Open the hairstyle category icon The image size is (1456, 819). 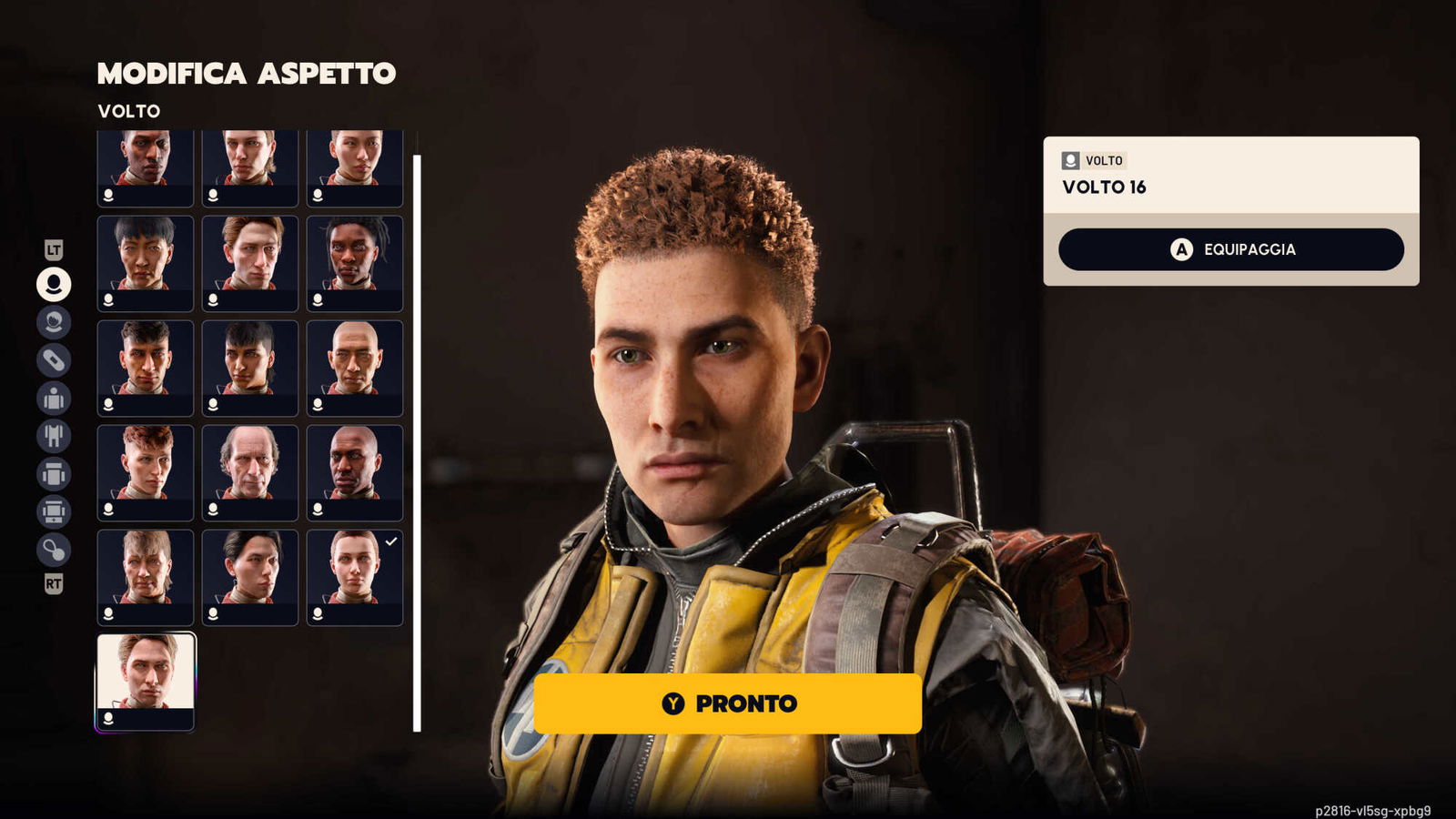pyautogui.click(x=54, y=322)
